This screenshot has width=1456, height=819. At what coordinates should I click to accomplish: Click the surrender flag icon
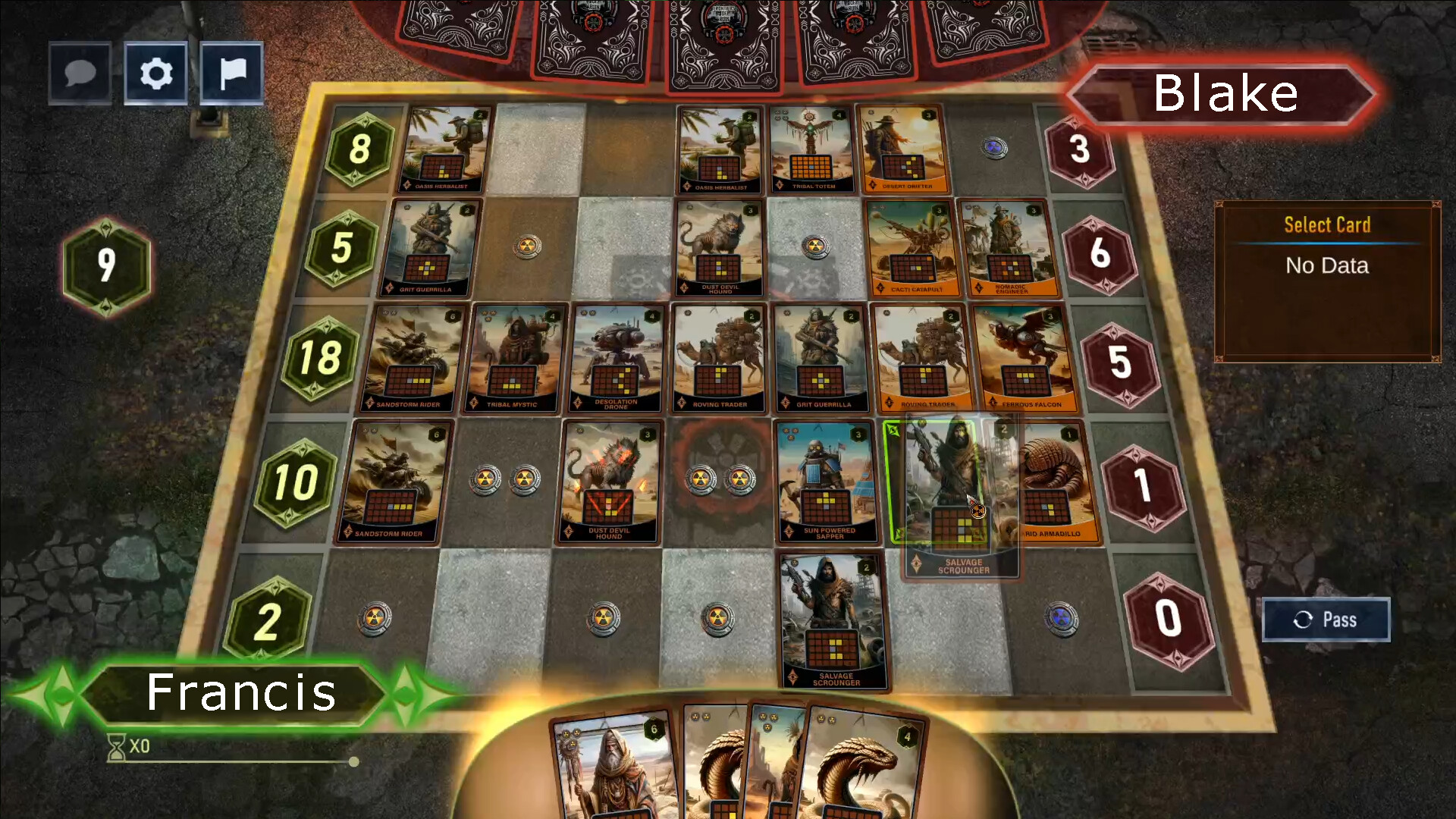(231, 73)
